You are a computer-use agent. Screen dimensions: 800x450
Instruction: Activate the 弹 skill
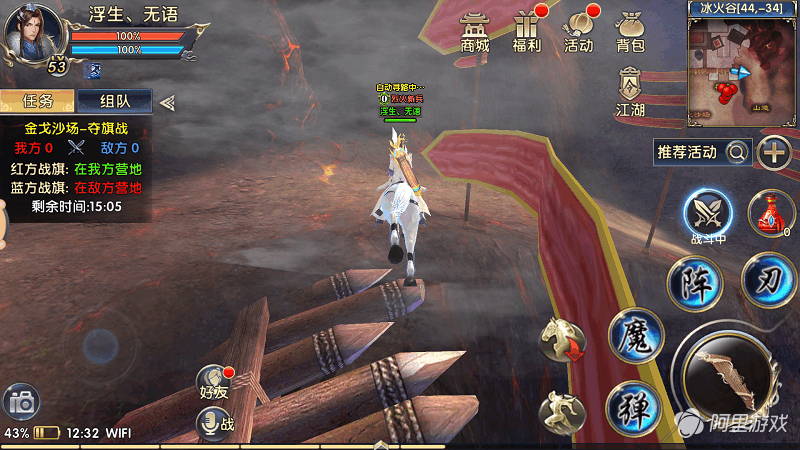pos(633,407)
